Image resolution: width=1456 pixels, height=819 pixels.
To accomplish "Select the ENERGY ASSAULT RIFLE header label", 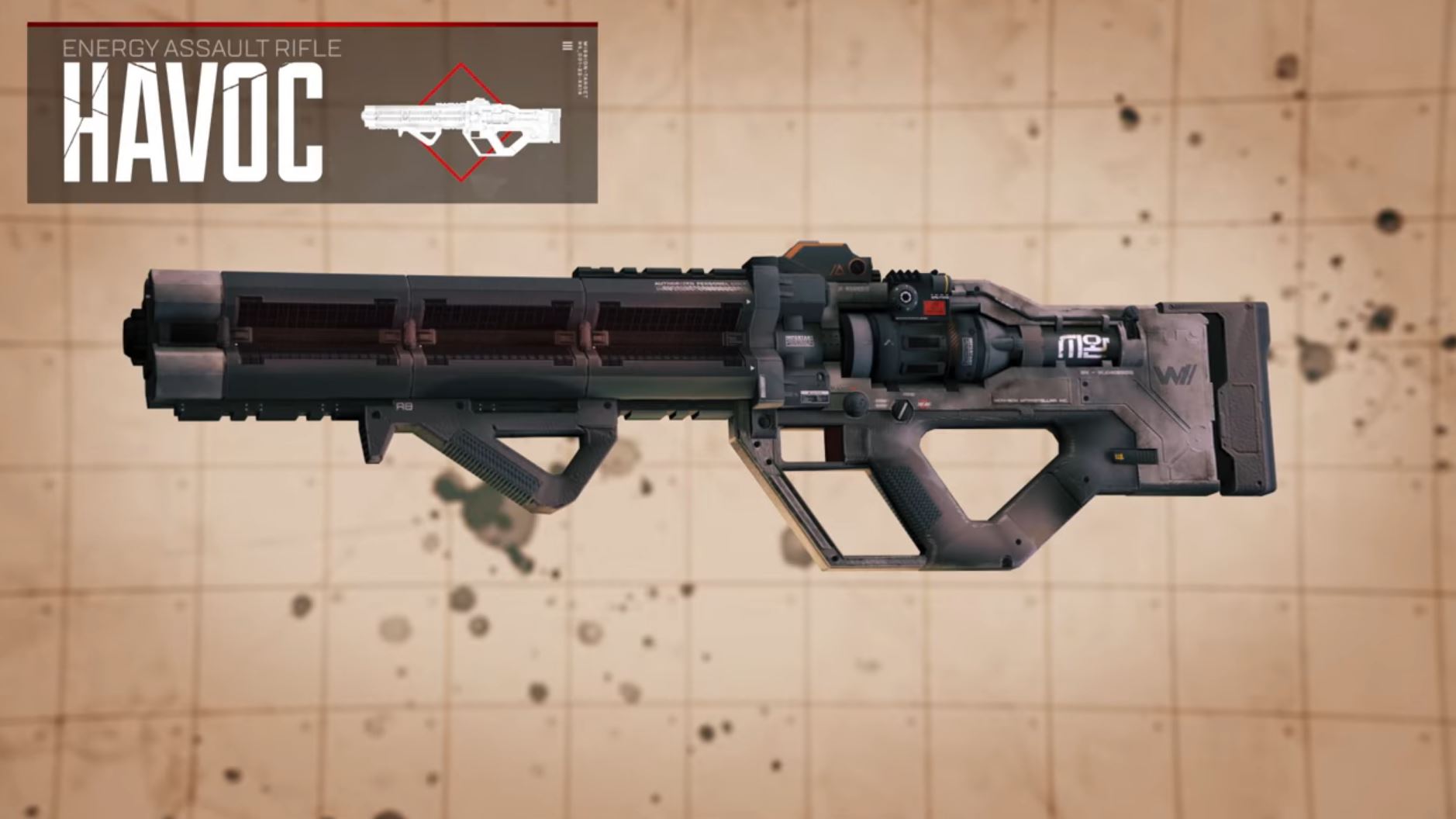I will [203, 50].
